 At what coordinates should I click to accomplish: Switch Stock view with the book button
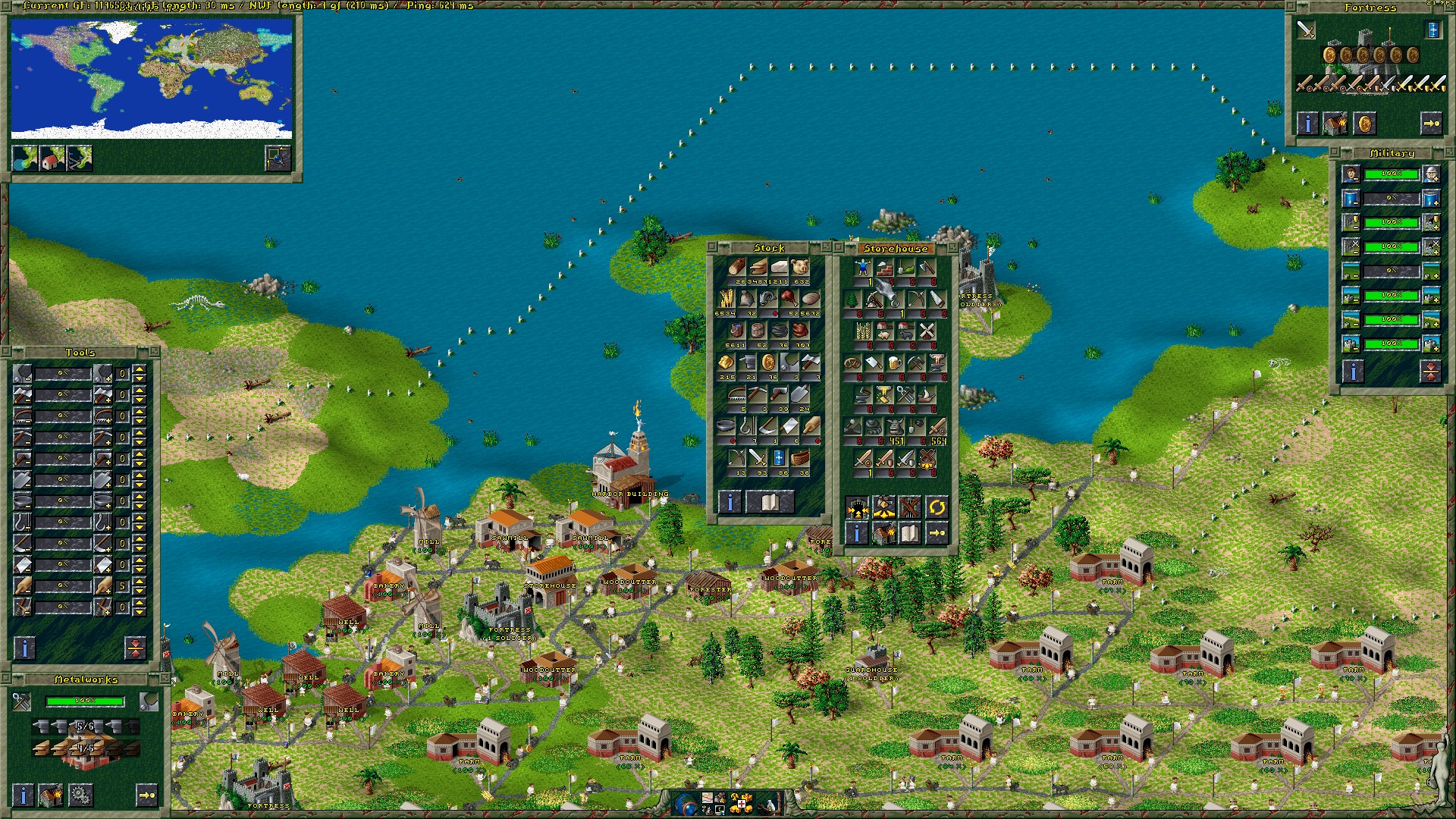click(x=770, y=501)
